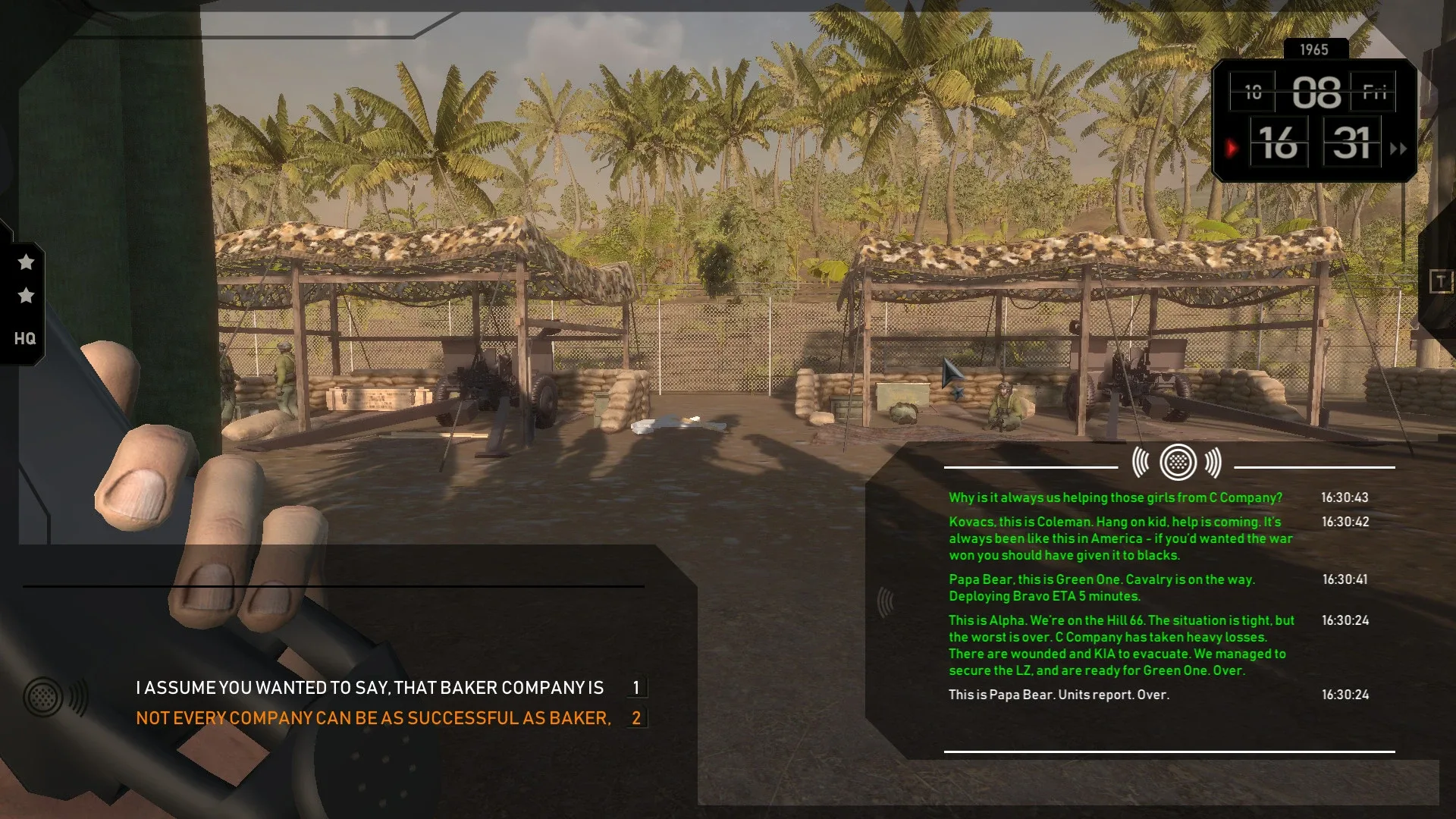Open the HQ panel from the left sidebar

27,339
